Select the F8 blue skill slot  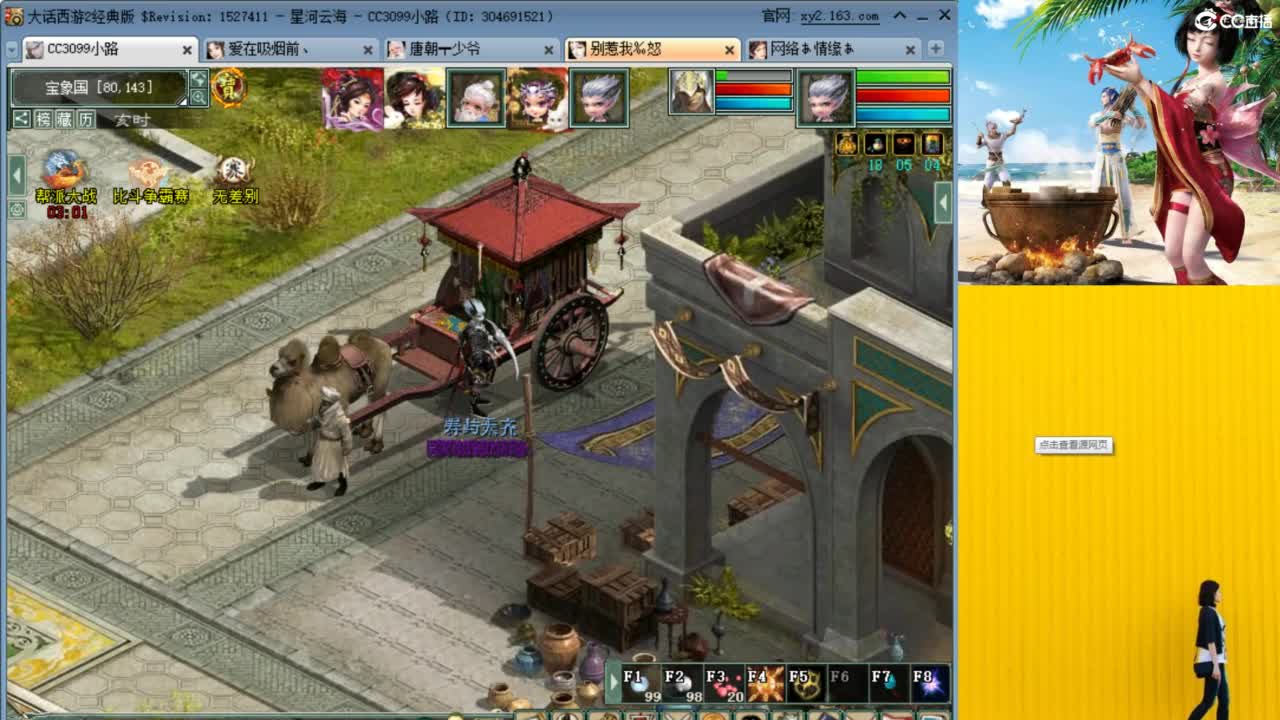coord(929,681)
